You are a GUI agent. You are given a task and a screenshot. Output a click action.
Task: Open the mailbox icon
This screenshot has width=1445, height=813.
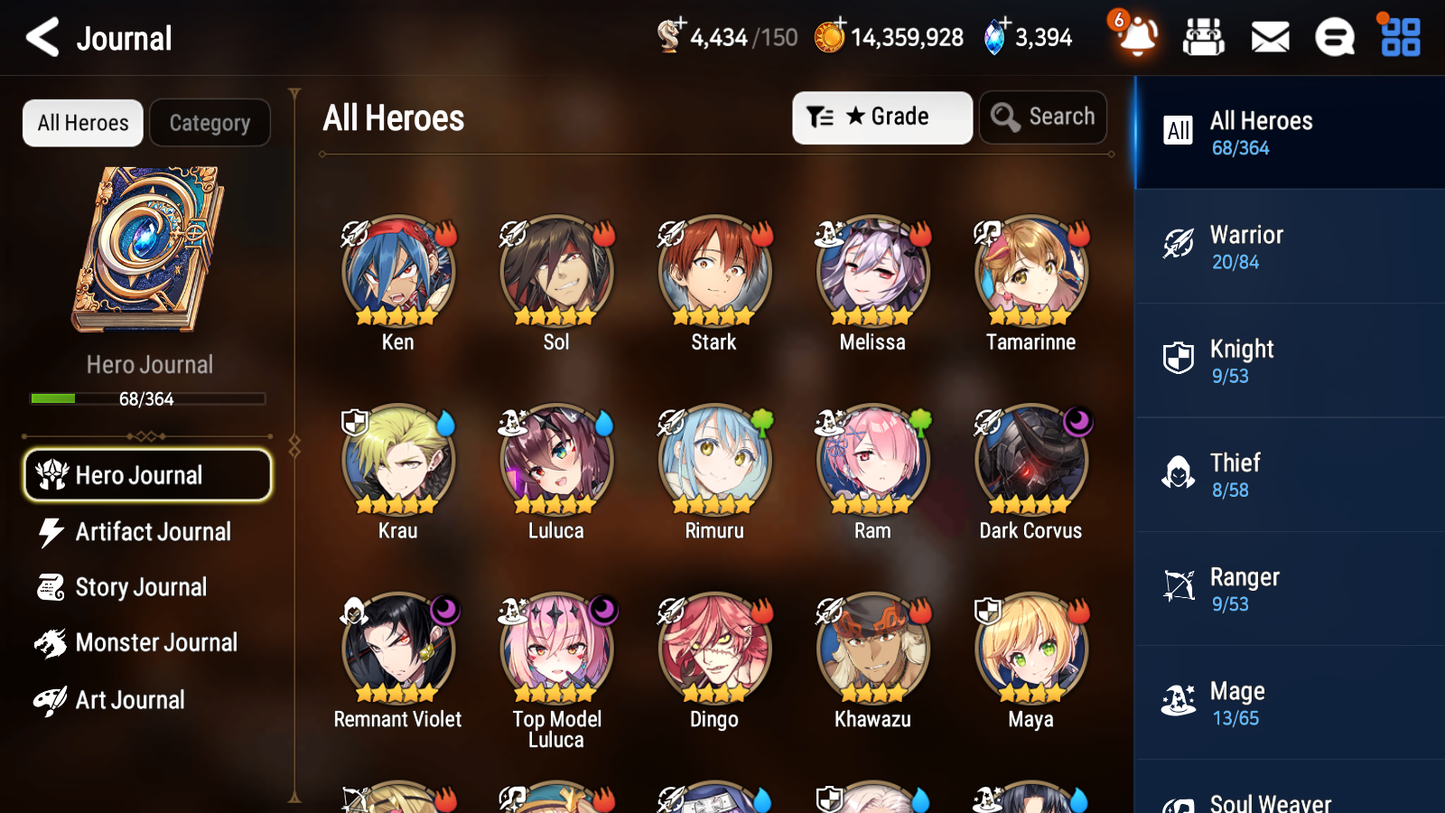(1269, 36)
